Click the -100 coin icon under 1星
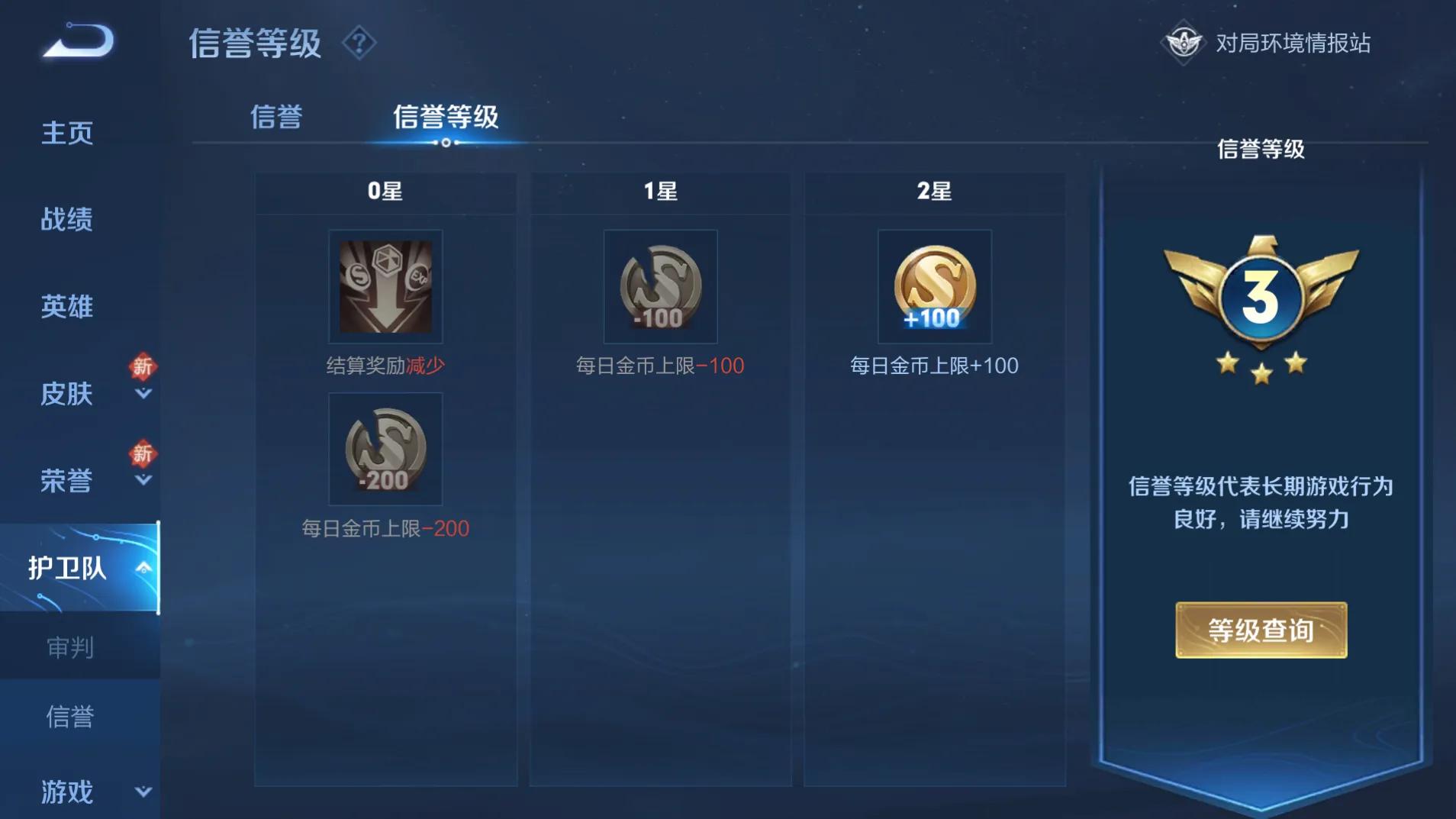 pyautogui.click(x=661, y=286)
